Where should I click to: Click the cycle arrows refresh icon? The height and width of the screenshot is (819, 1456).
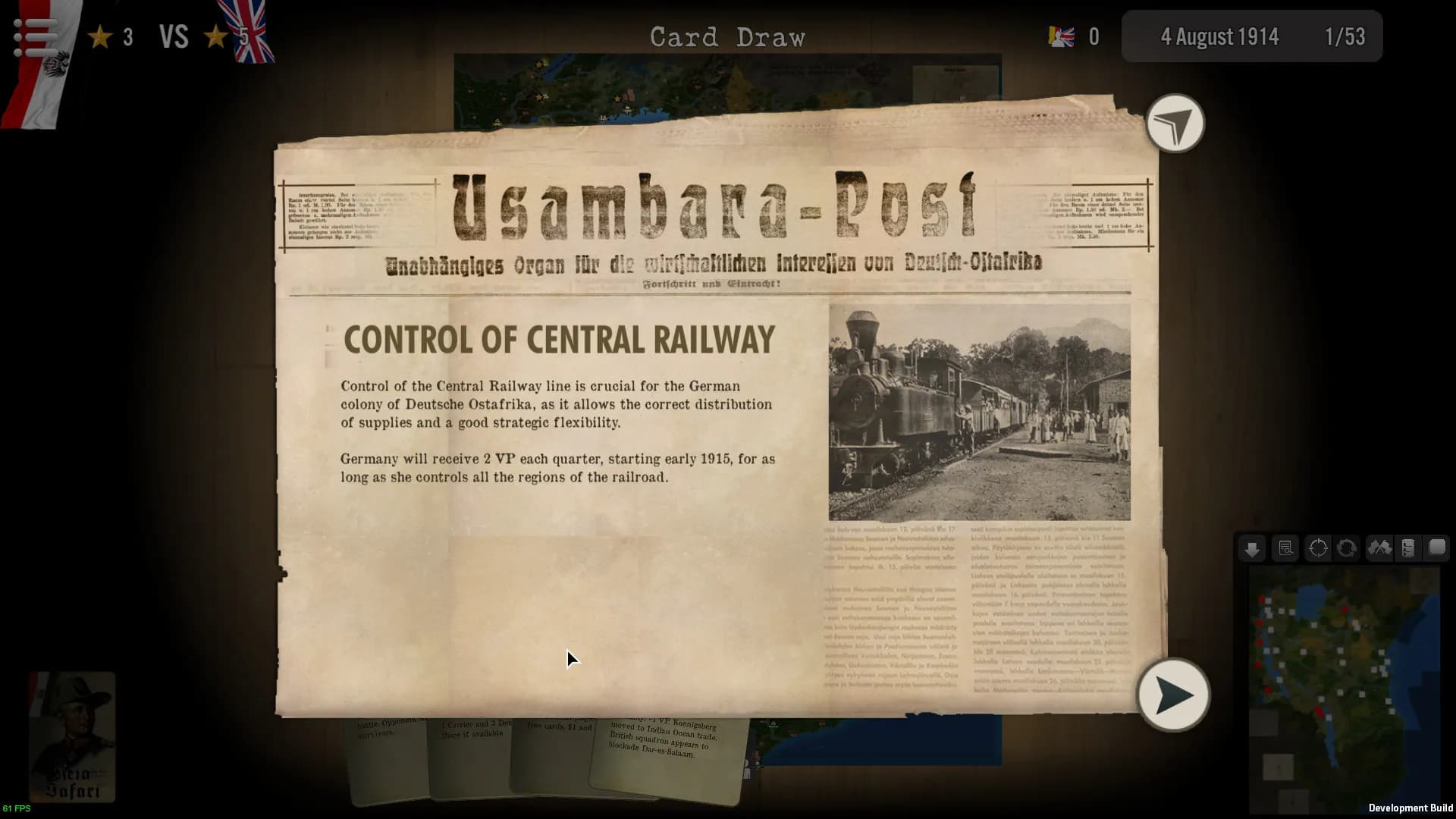1348,548
